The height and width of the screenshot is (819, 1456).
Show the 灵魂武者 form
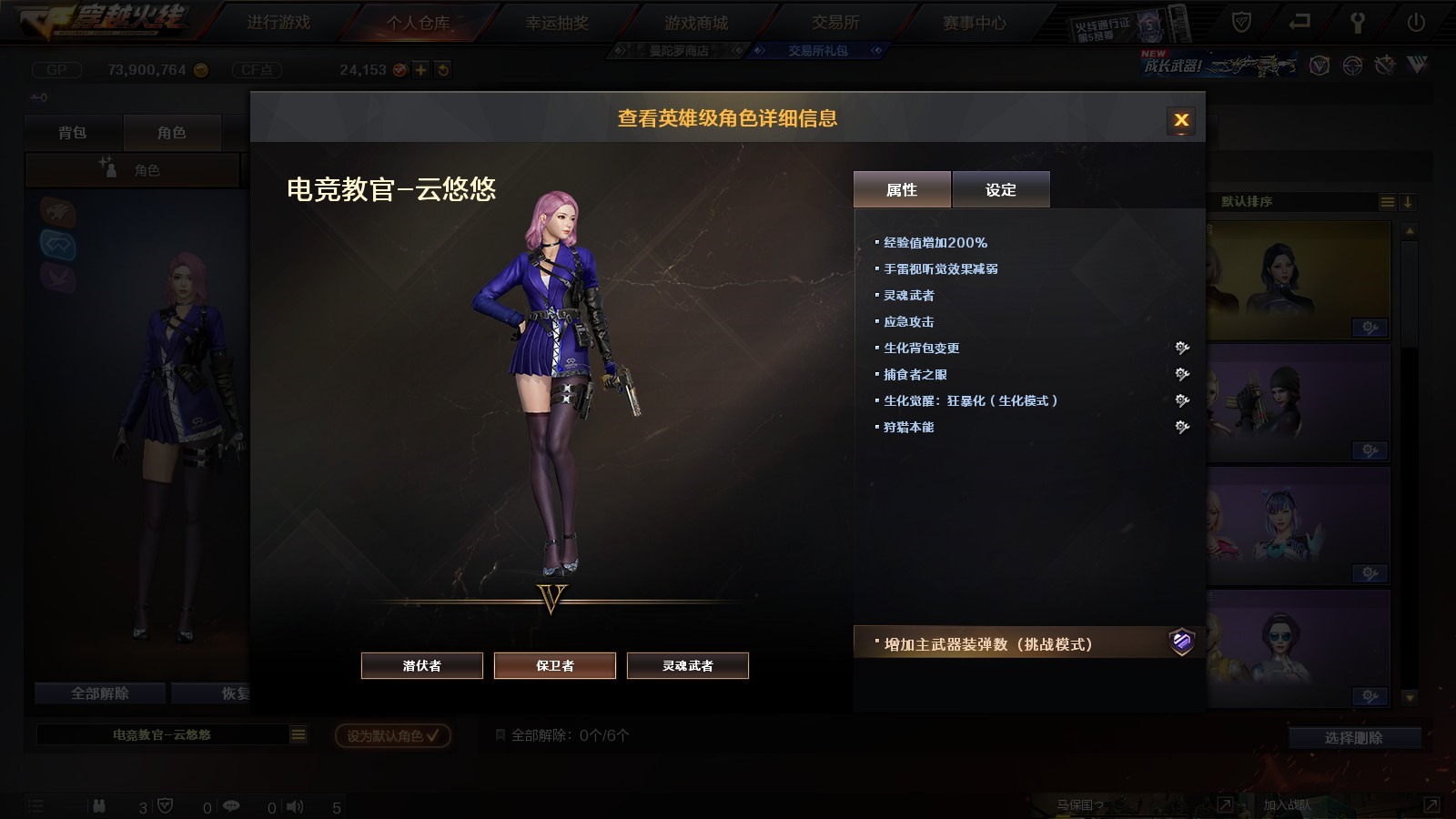688,665
